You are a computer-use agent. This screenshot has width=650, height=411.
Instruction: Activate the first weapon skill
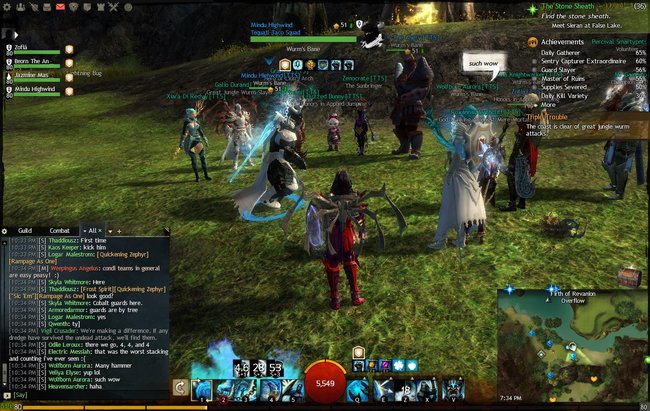coord(202,389)
